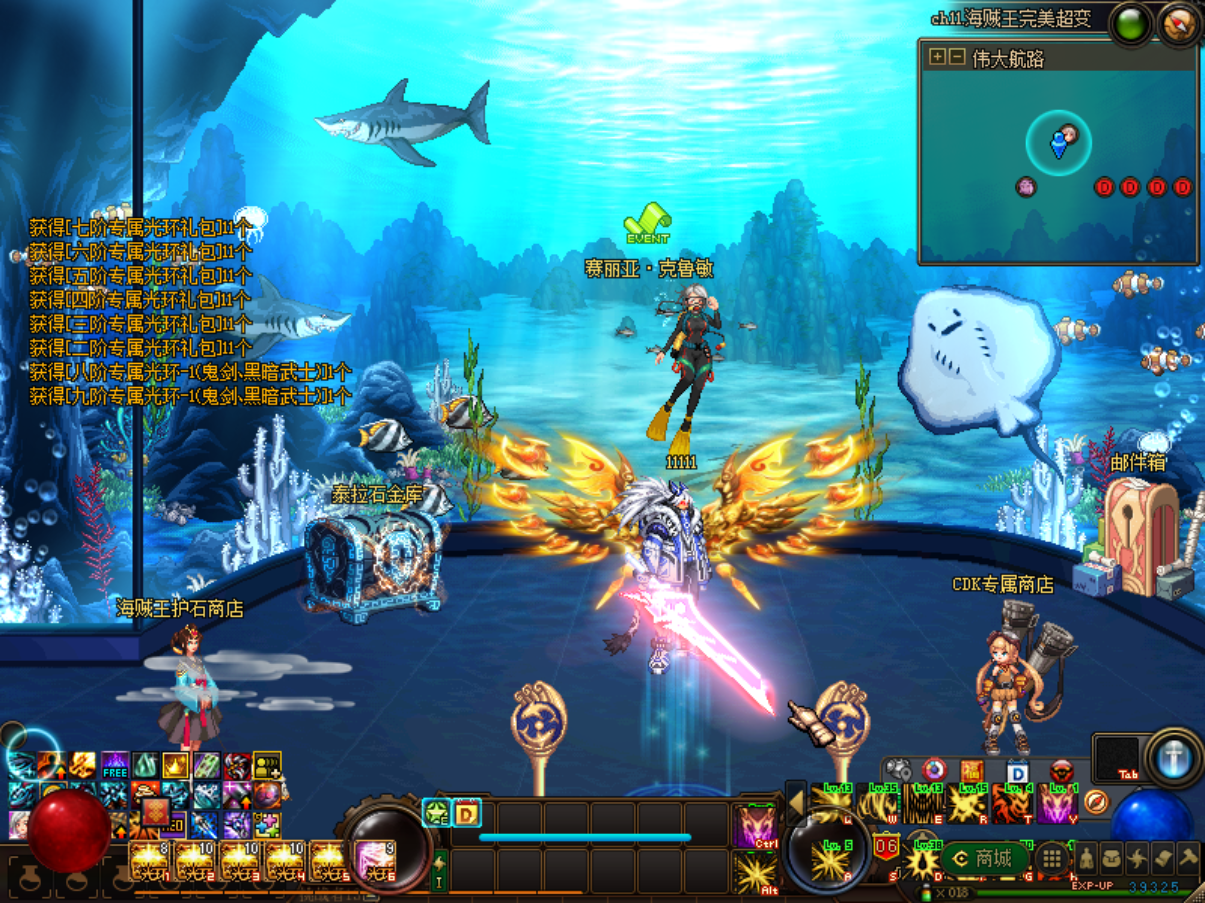The width and height of the screenshot is (1205, 903).
Task: Zoom in the minimap with plus button
Action: [937, 57]
